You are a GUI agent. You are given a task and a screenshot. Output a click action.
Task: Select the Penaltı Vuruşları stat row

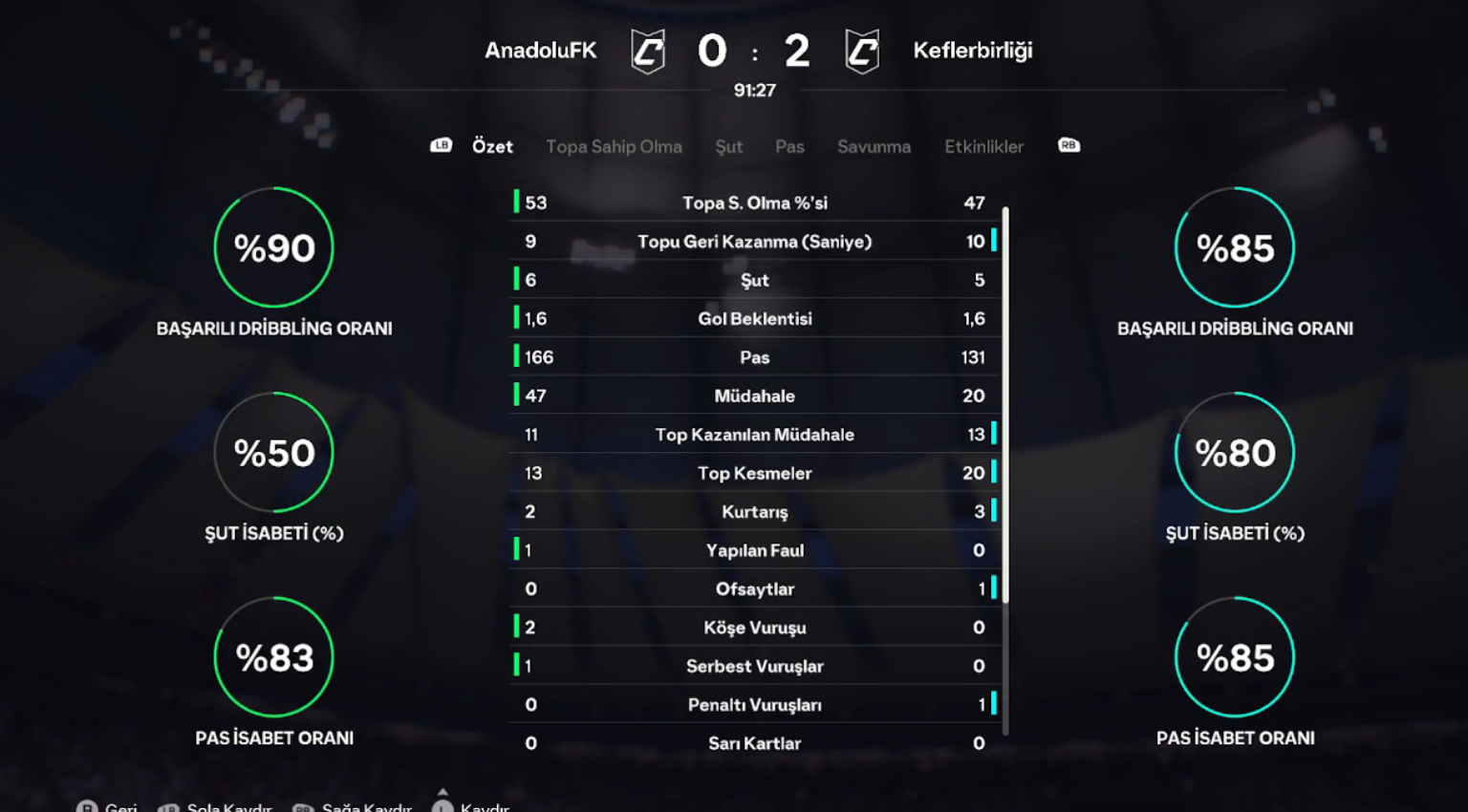[x=754, y=705]
